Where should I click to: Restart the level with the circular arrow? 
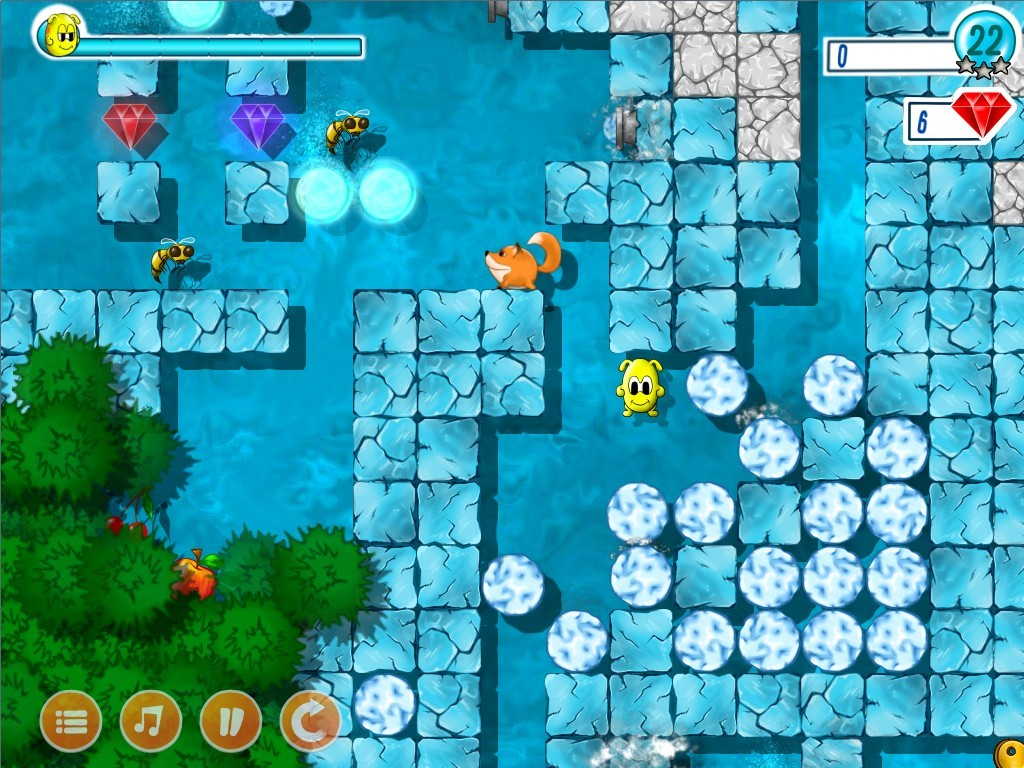click(310, 721)
